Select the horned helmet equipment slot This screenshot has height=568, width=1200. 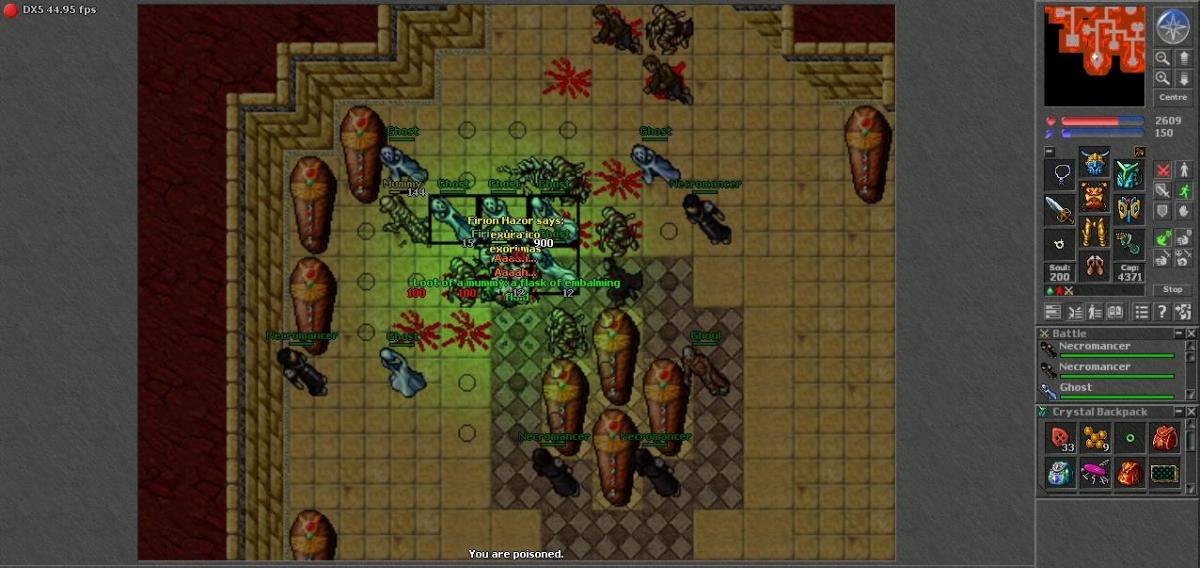[1094, 163]
